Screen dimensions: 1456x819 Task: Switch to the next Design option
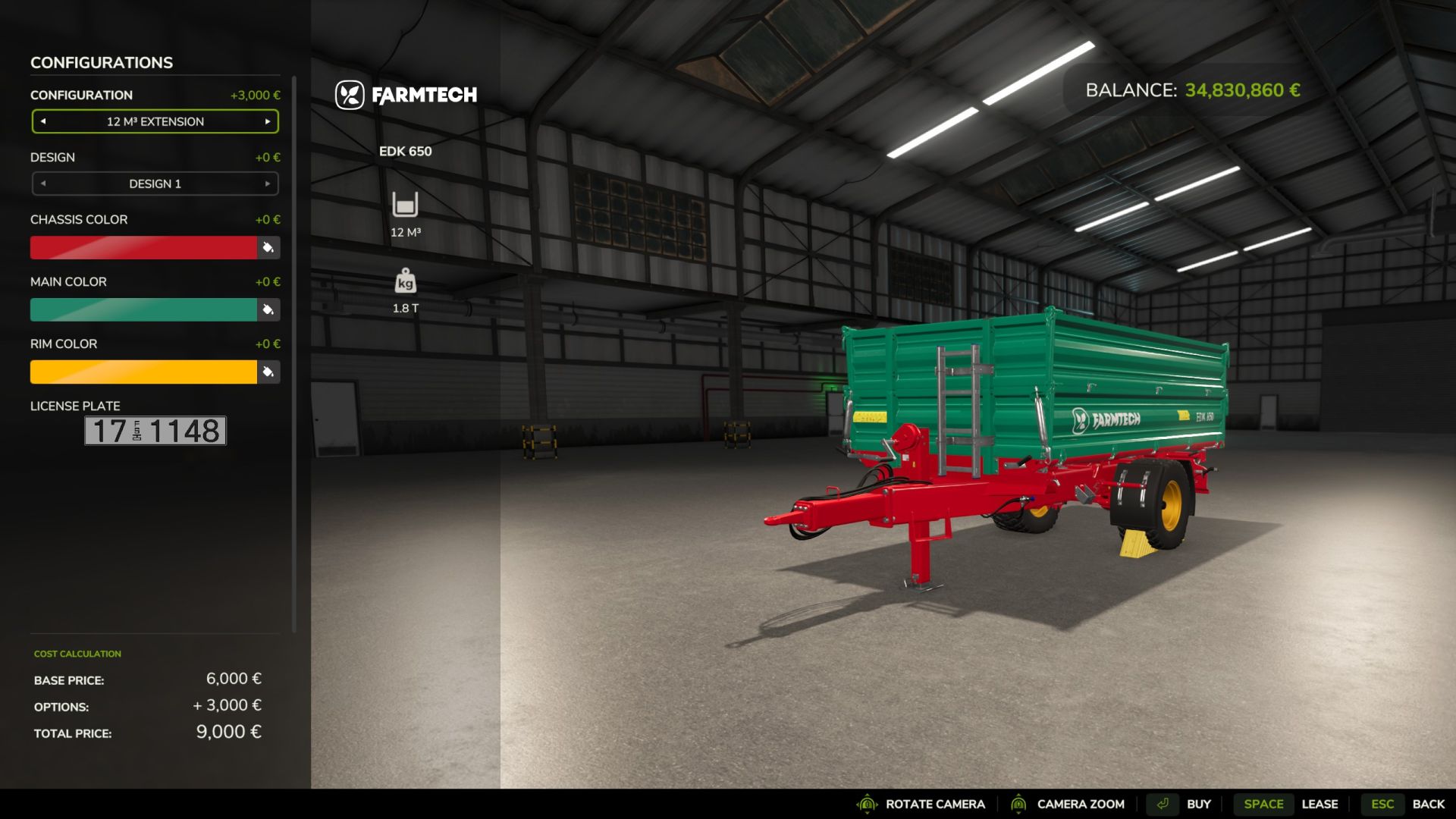[x=268, y=184]
